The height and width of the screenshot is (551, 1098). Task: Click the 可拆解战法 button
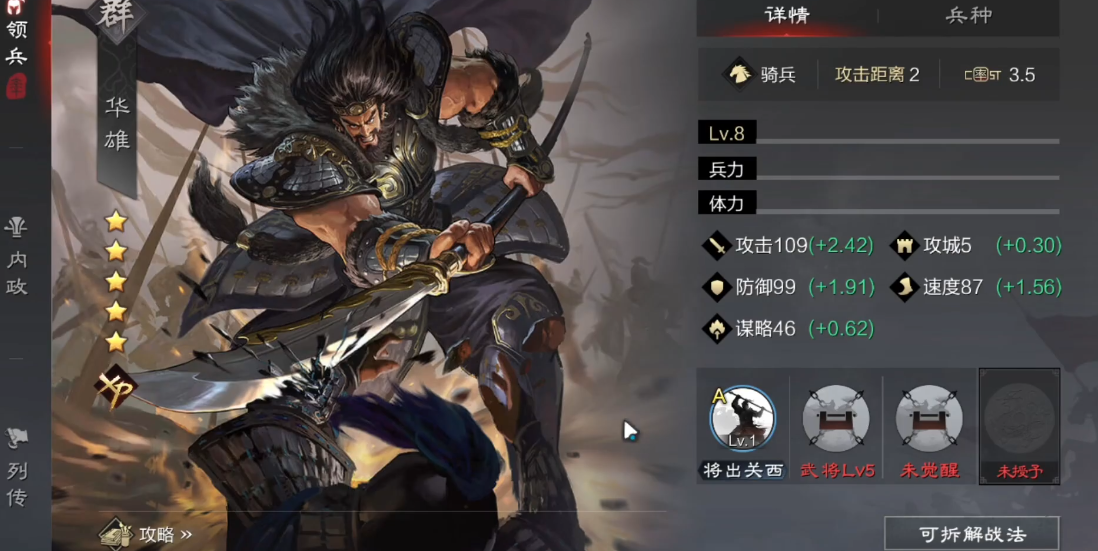pos(971,534)
